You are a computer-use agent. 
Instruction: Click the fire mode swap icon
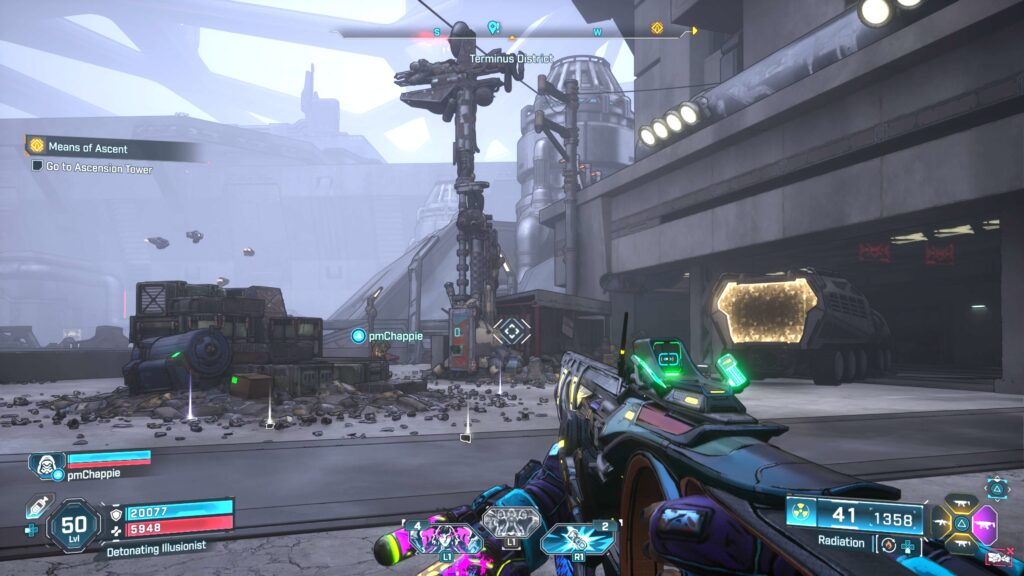coord(888,544)
